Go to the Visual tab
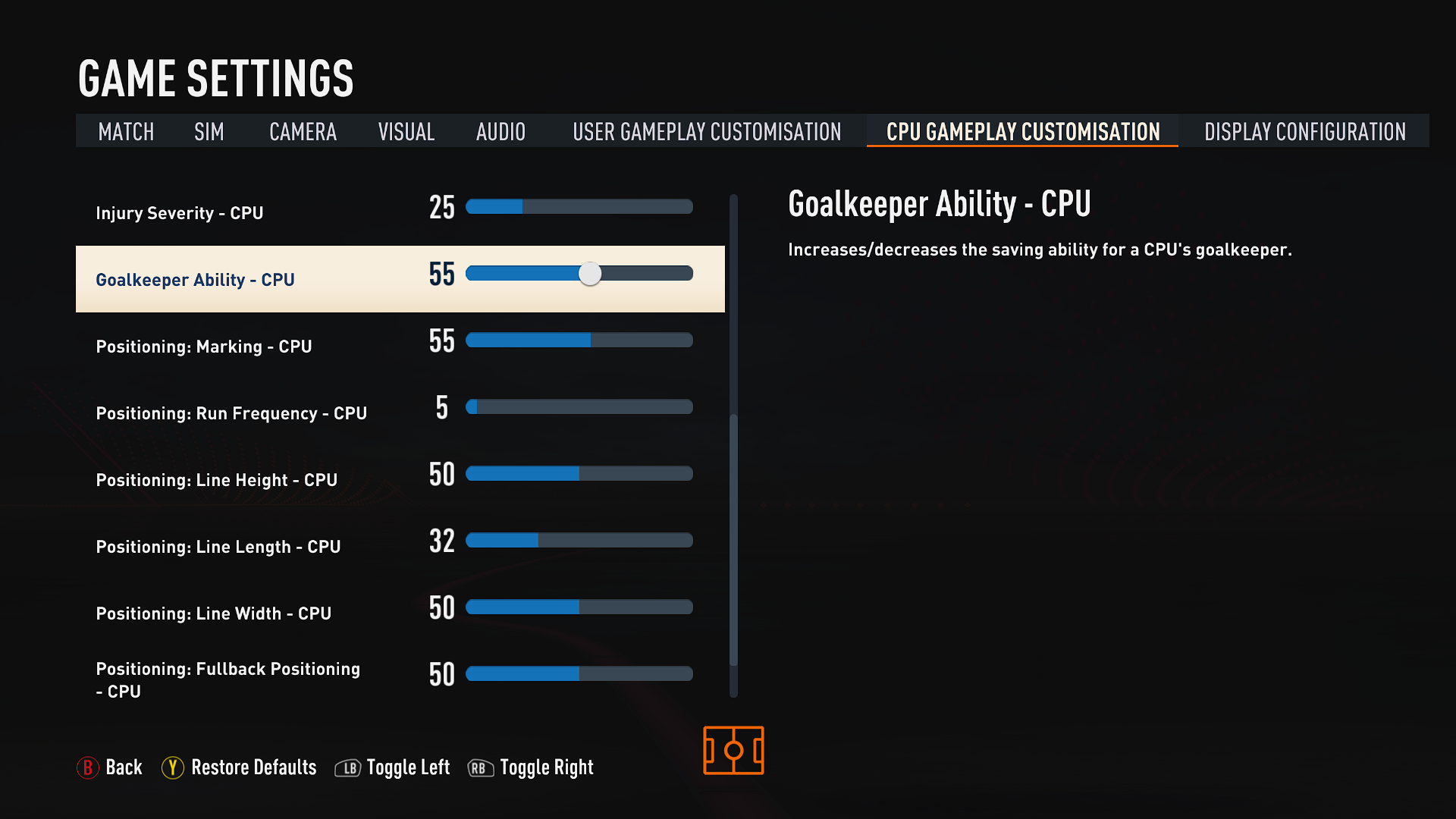The height and width of the screenshot is (819, 1456). [x=406, y=131]
